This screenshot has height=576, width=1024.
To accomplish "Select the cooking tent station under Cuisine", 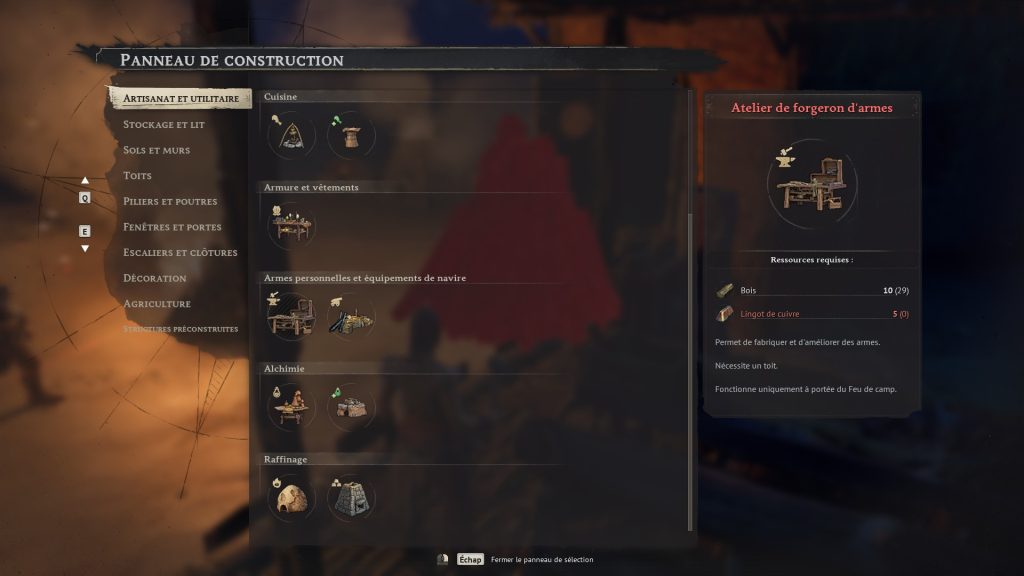I will pos(291,135).
